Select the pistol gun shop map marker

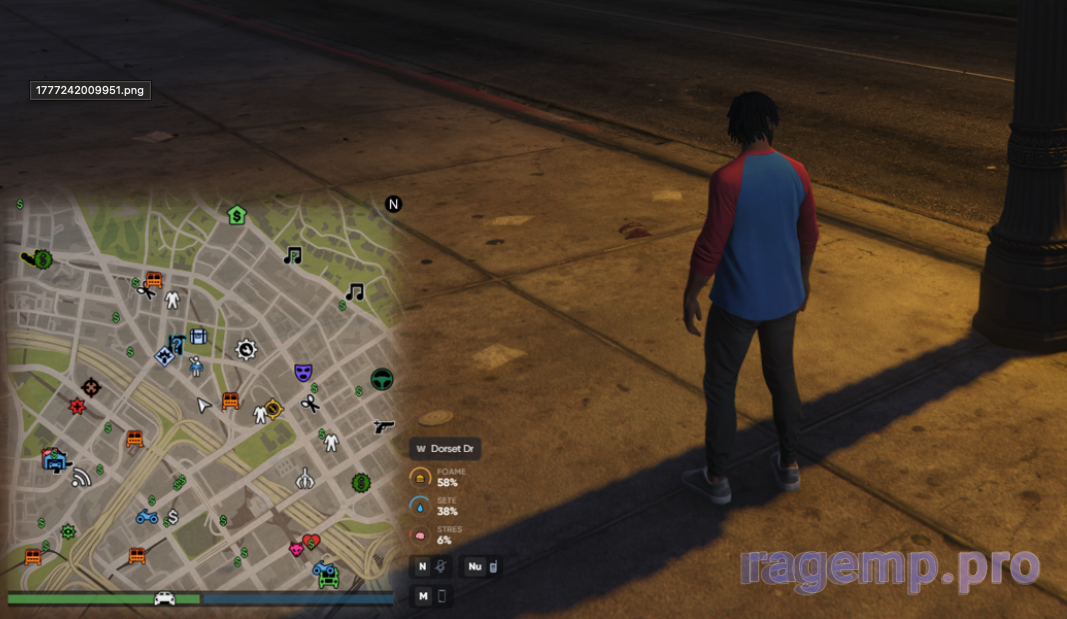tap(383, 426)
